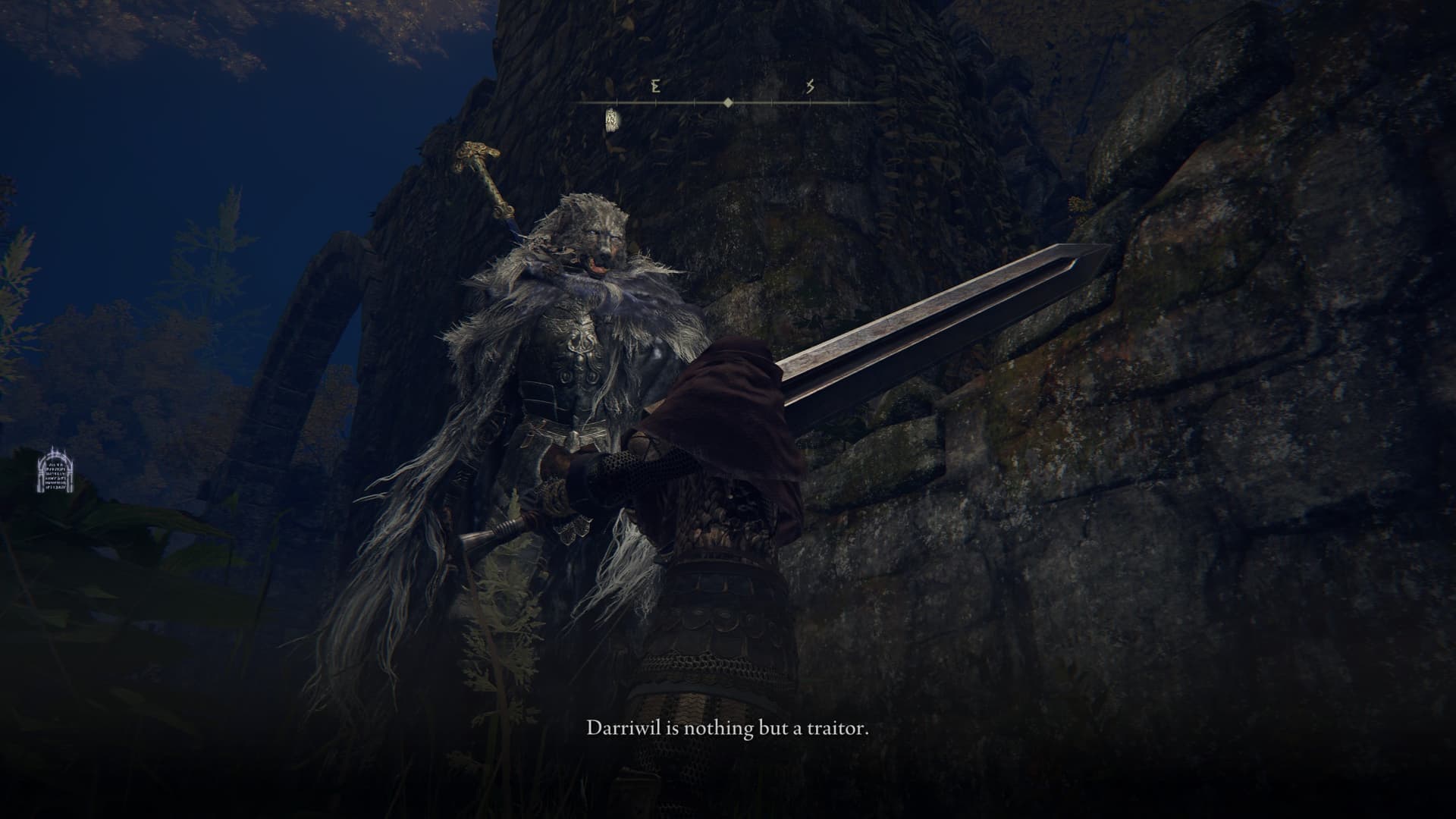The width and height of the screenshot is (1456, 819).
Task: Click the South rune on the compass
Action: 810,86
